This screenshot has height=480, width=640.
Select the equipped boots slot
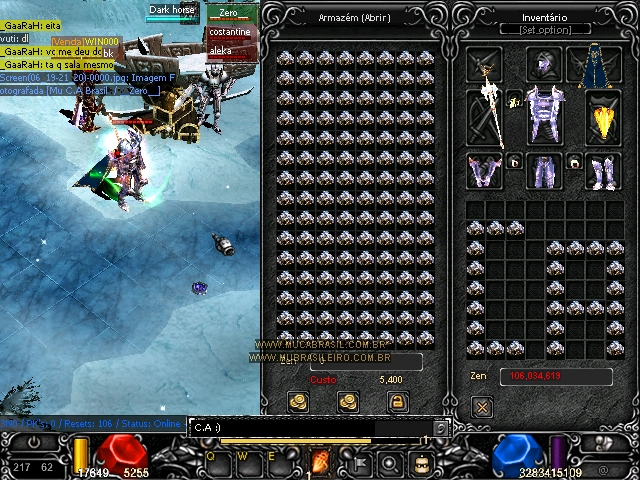[602, 170]
